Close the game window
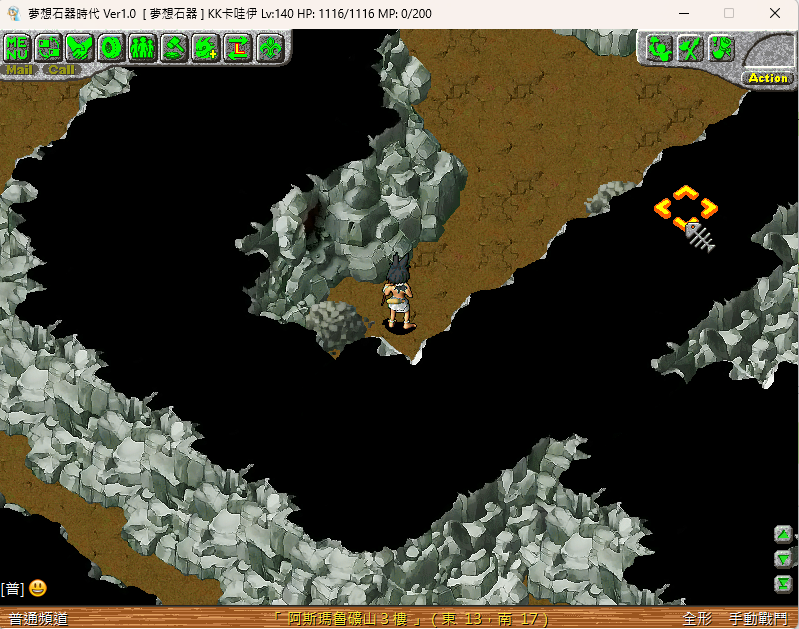Image resolution: width=799 pixels, height=629 pixels. click(775, 13)
